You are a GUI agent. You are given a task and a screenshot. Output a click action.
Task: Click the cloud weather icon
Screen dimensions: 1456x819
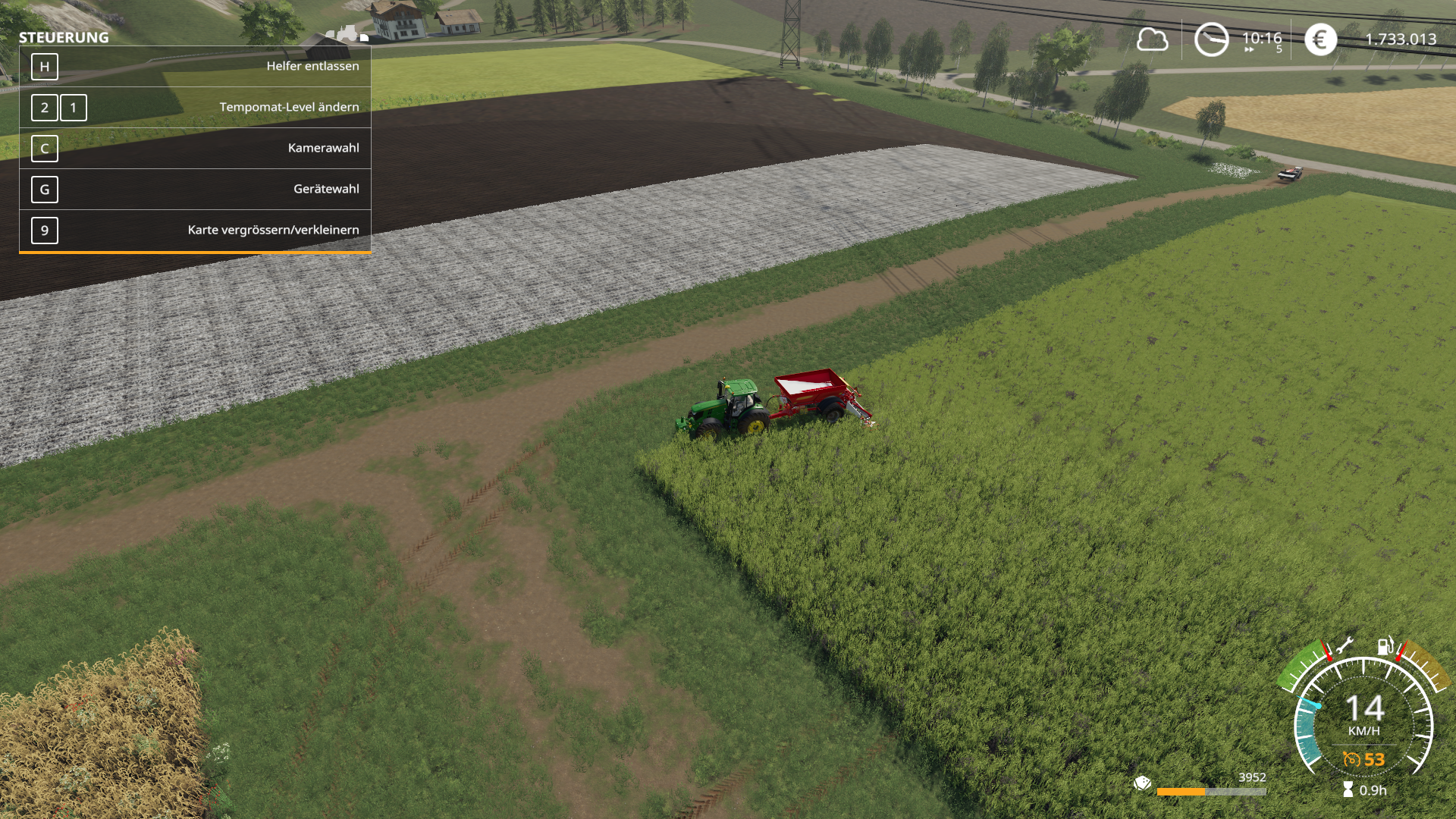coord(1152,39)
